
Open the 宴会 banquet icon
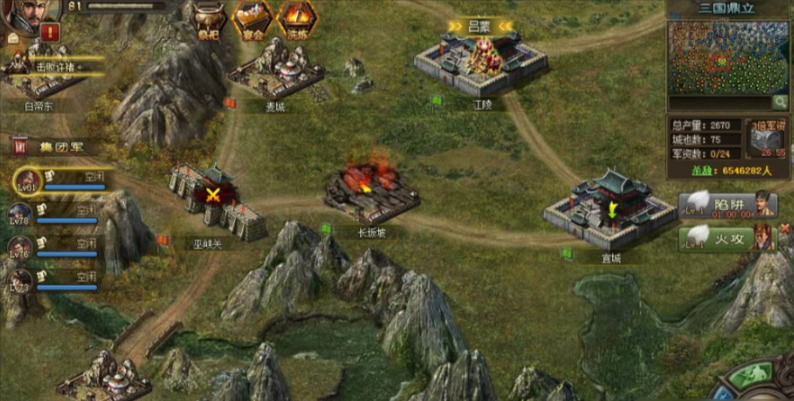tap(252, 18)
